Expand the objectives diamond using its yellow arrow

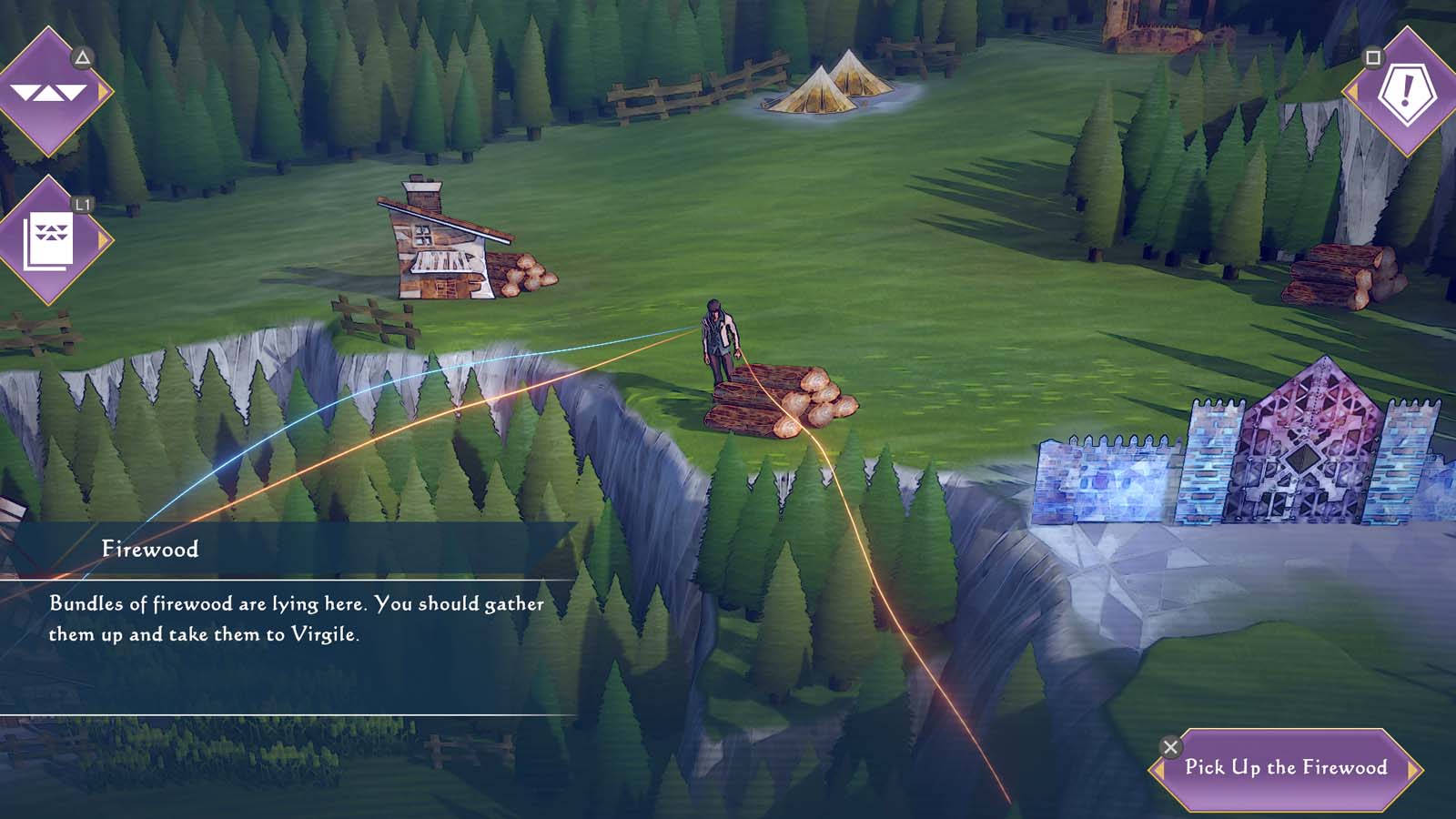click(102, 90)
